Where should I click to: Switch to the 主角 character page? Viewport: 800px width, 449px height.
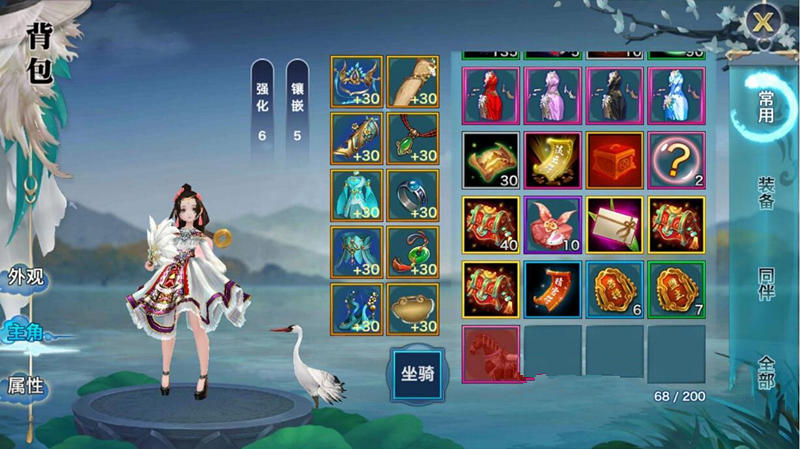(26, 331)
